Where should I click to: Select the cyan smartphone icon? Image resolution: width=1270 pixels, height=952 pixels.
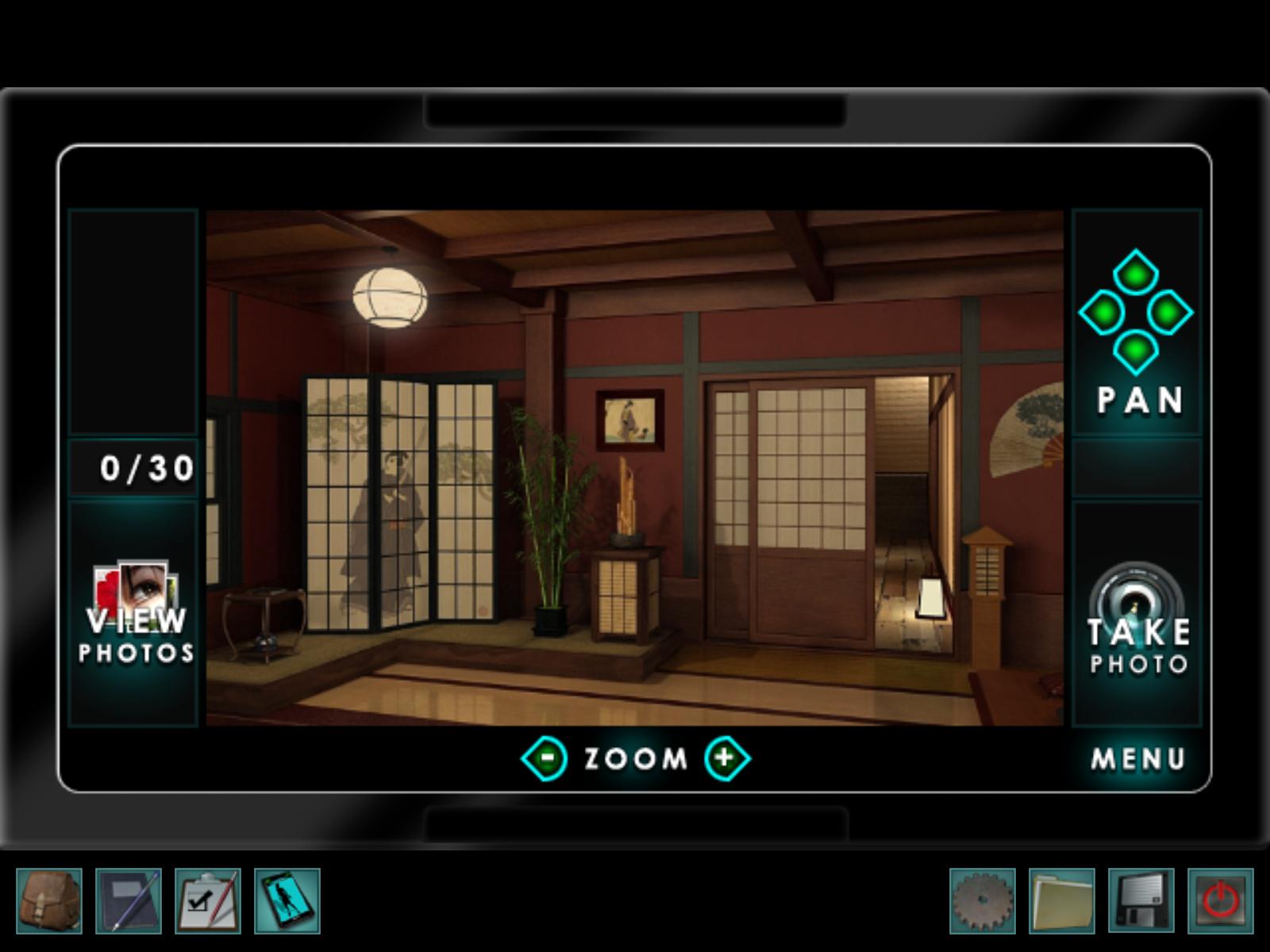(287, 901)
